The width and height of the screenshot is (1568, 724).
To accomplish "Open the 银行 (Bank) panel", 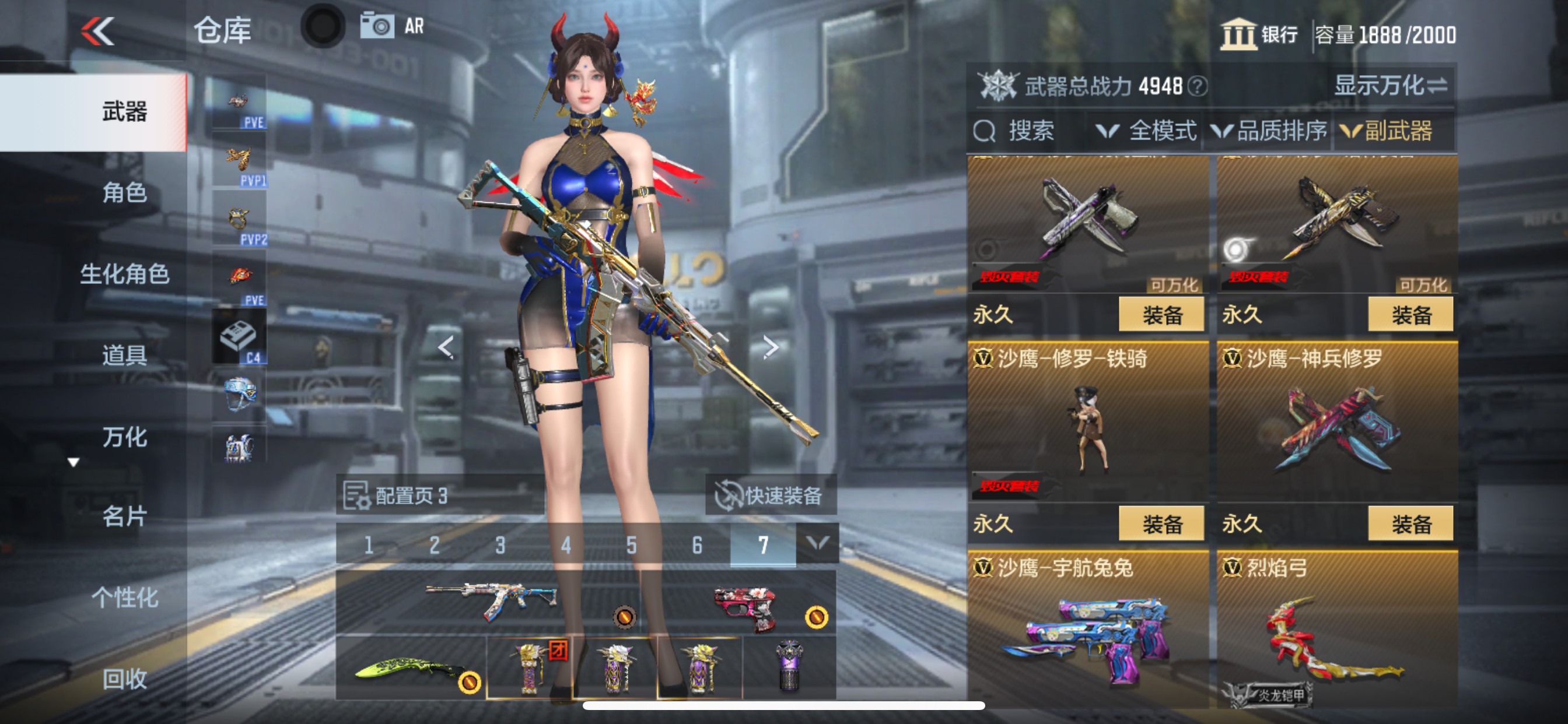I will click(1259, 36).
